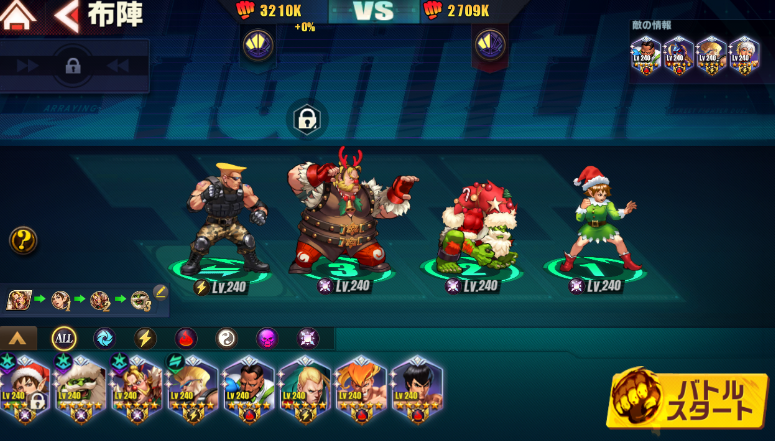The image size is (775, 441).
Task: Start the battle with バトルスタート
Action: (x=692, y=397)
